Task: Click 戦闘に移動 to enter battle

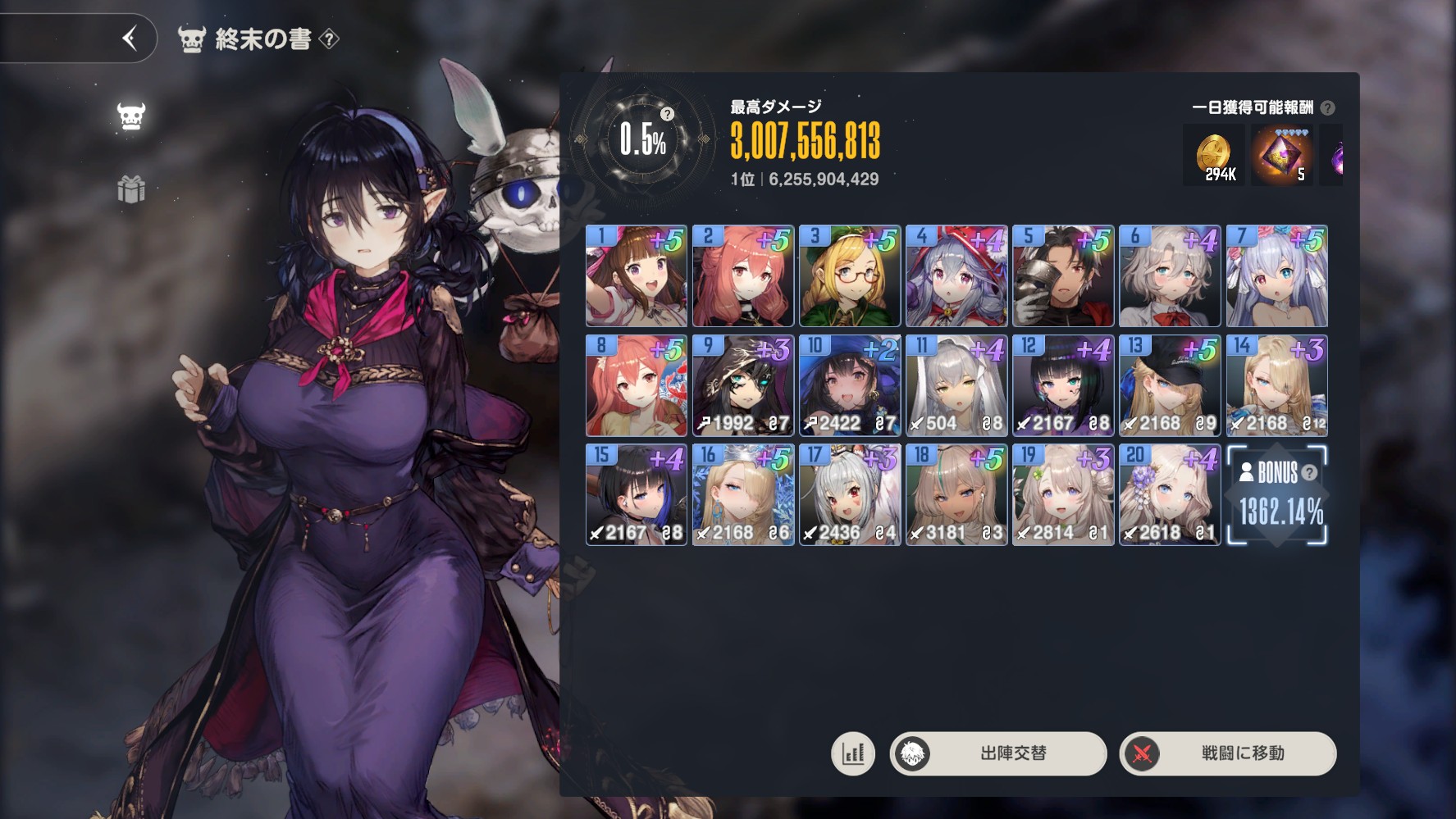Action: tap(1227, 753)
